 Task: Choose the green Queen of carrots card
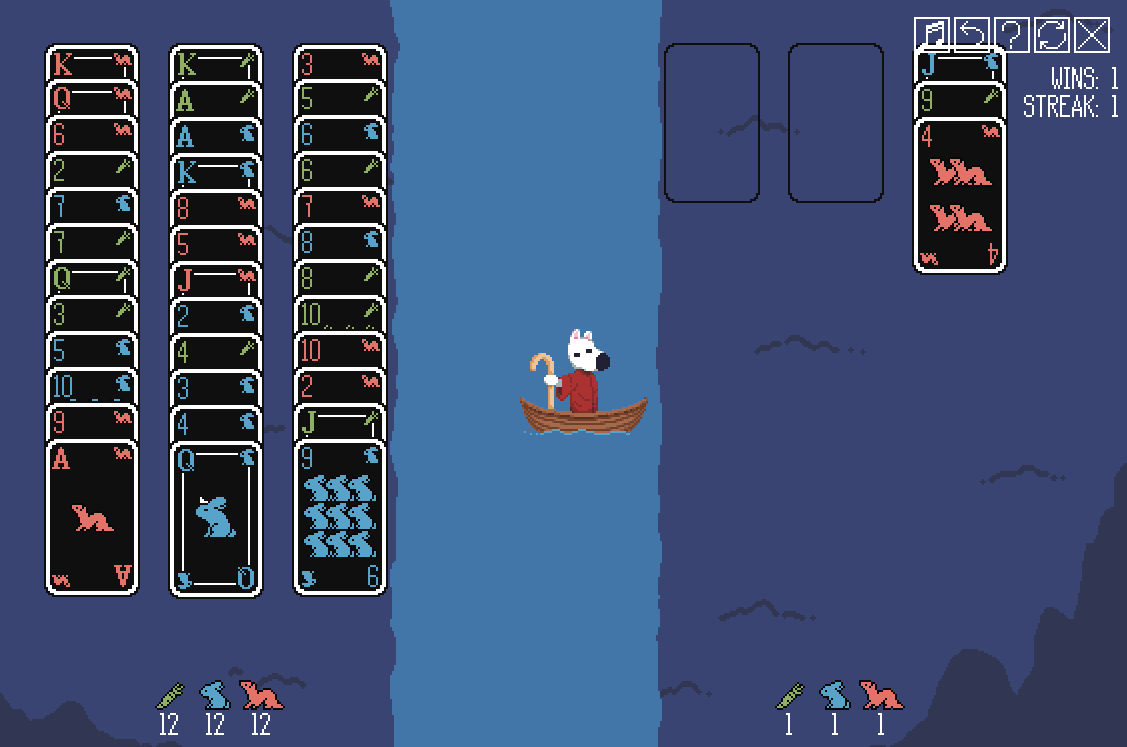(92, 277)
